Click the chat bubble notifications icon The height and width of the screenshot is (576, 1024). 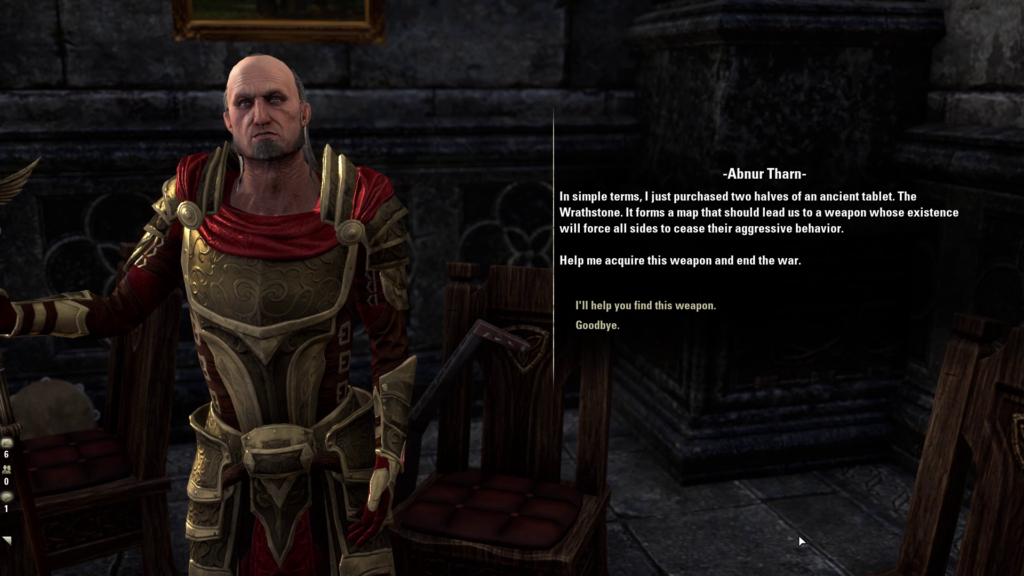[7, 496]
